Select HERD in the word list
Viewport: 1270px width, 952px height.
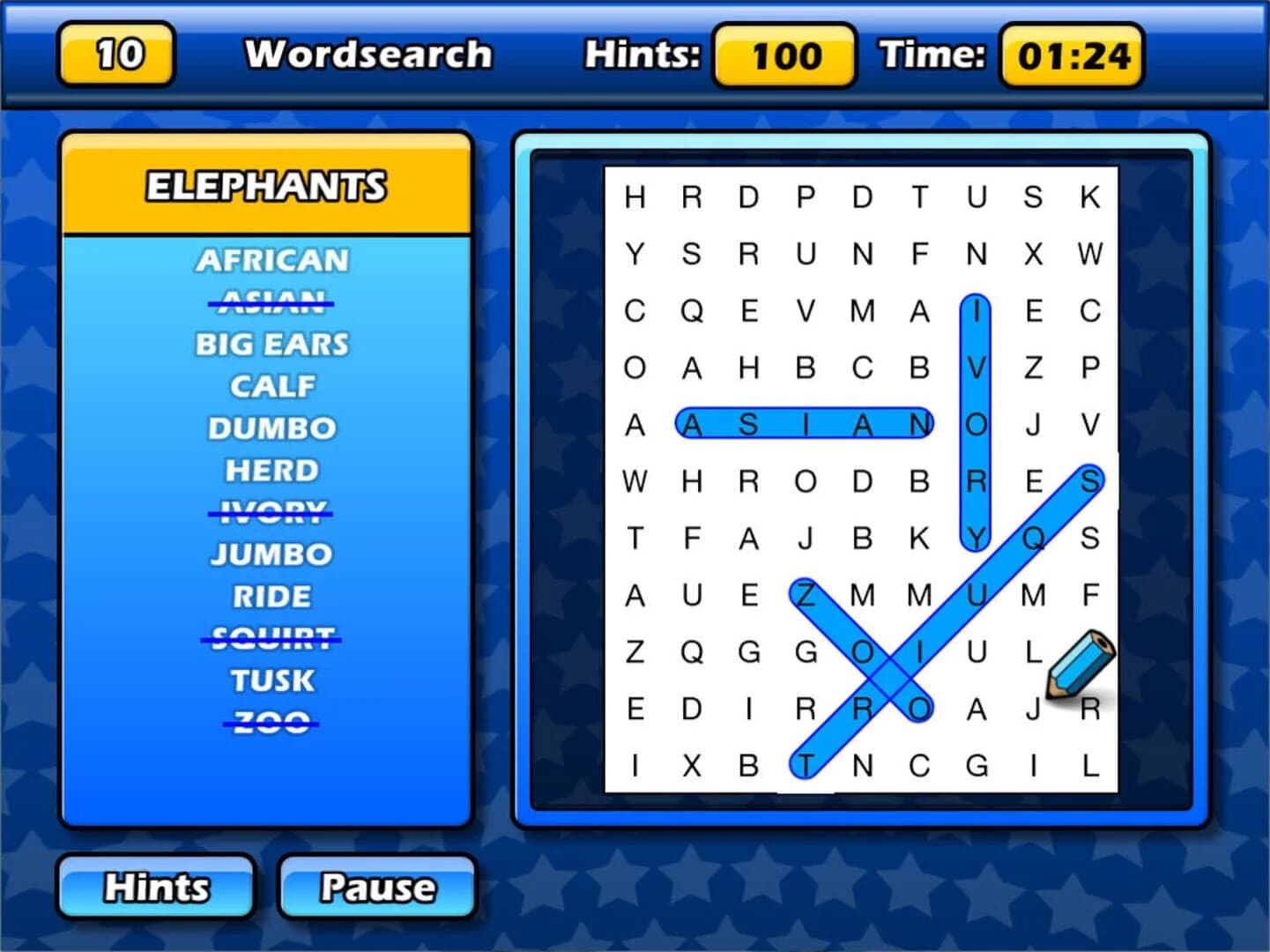point(271,470)
